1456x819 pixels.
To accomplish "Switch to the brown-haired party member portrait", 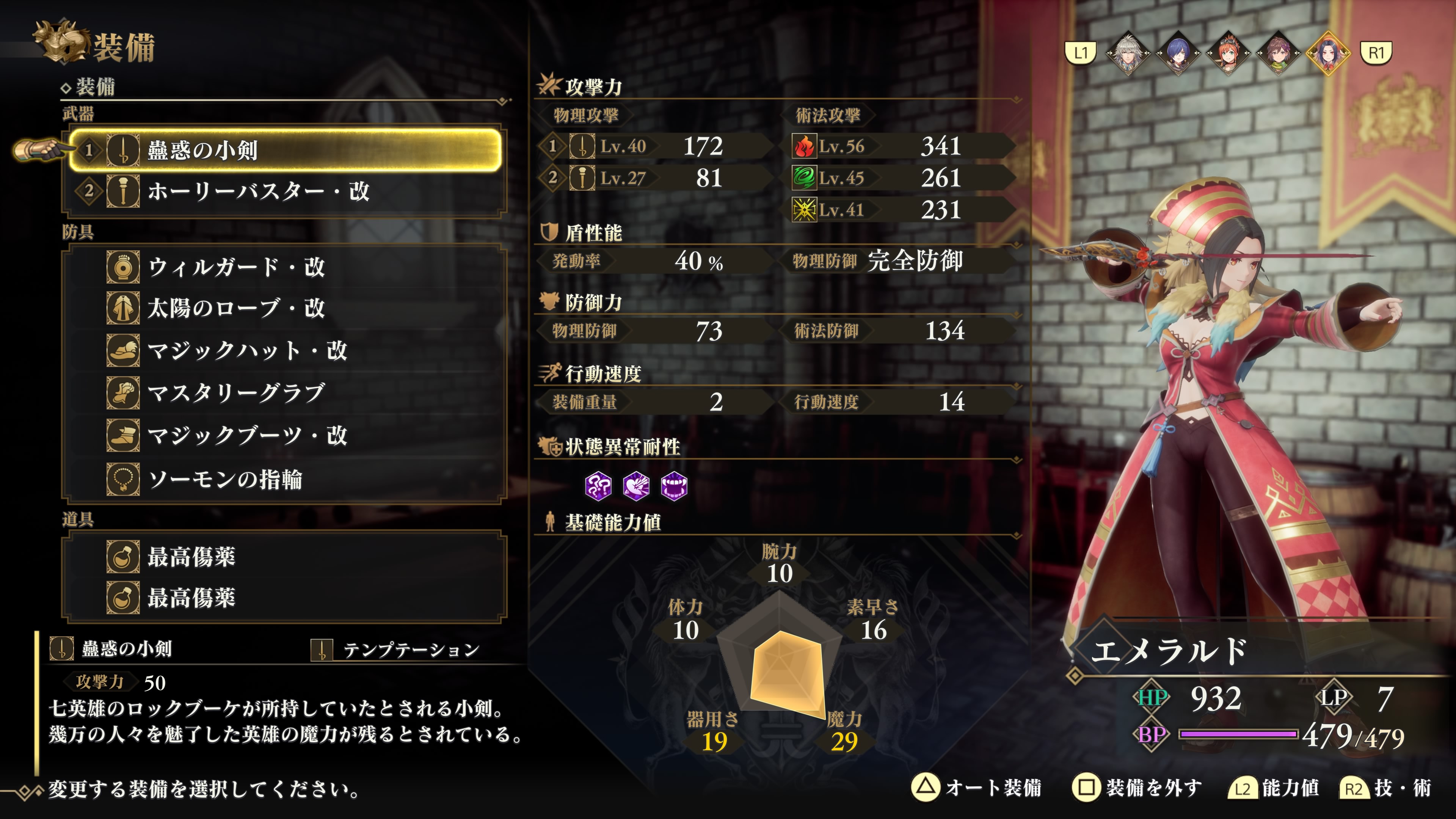I will [1278, 53].
